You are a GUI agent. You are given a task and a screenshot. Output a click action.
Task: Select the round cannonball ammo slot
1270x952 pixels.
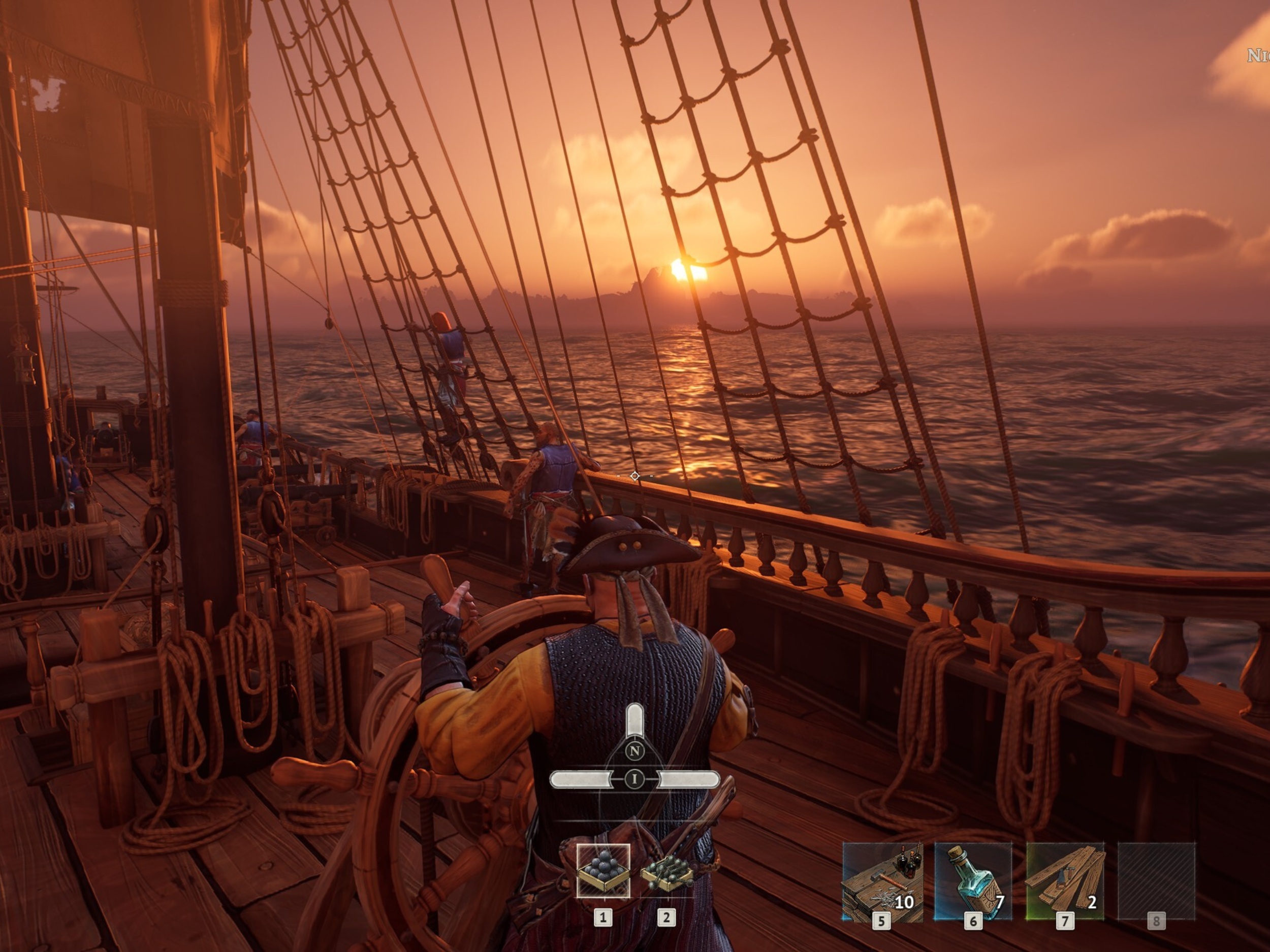(x=603, y=870)
